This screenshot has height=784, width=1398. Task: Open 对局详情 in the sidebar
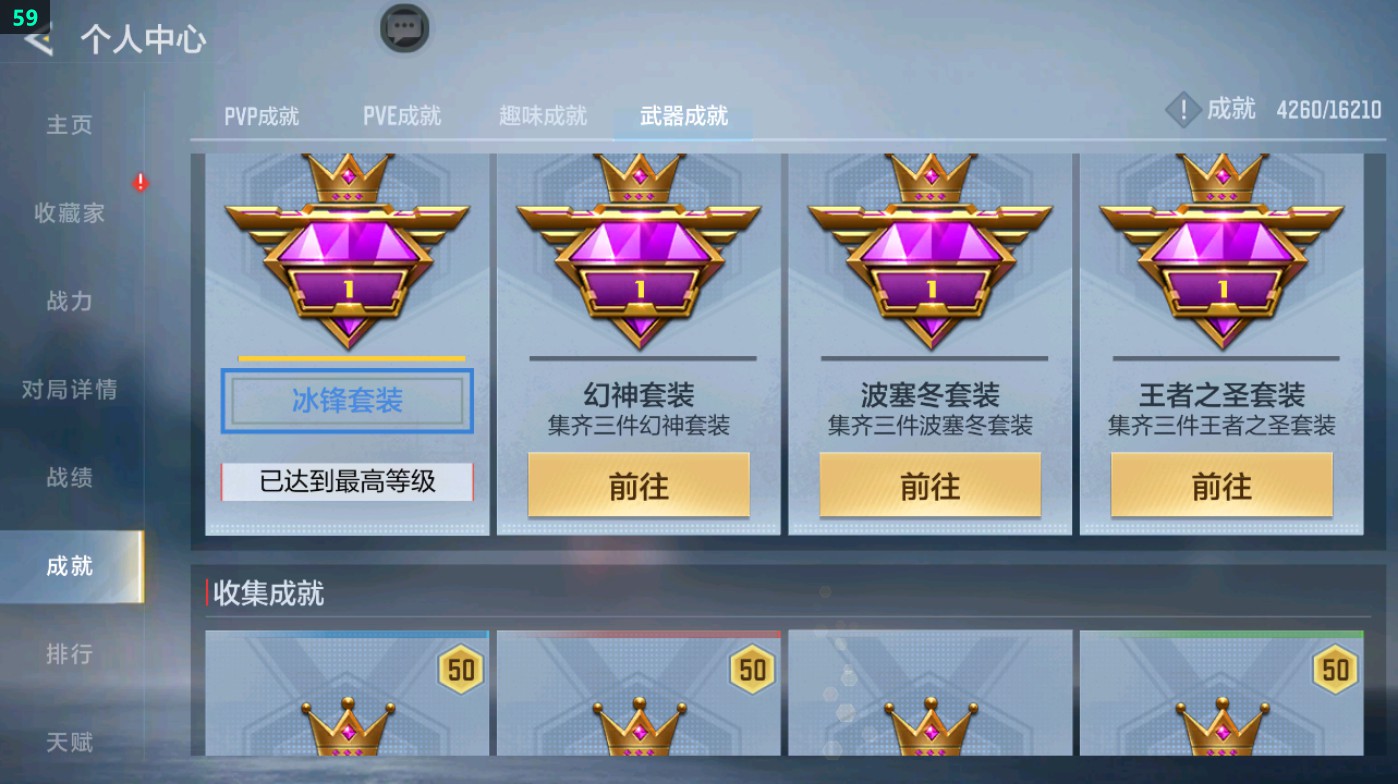pyautogui.click(x=68, y=390)
